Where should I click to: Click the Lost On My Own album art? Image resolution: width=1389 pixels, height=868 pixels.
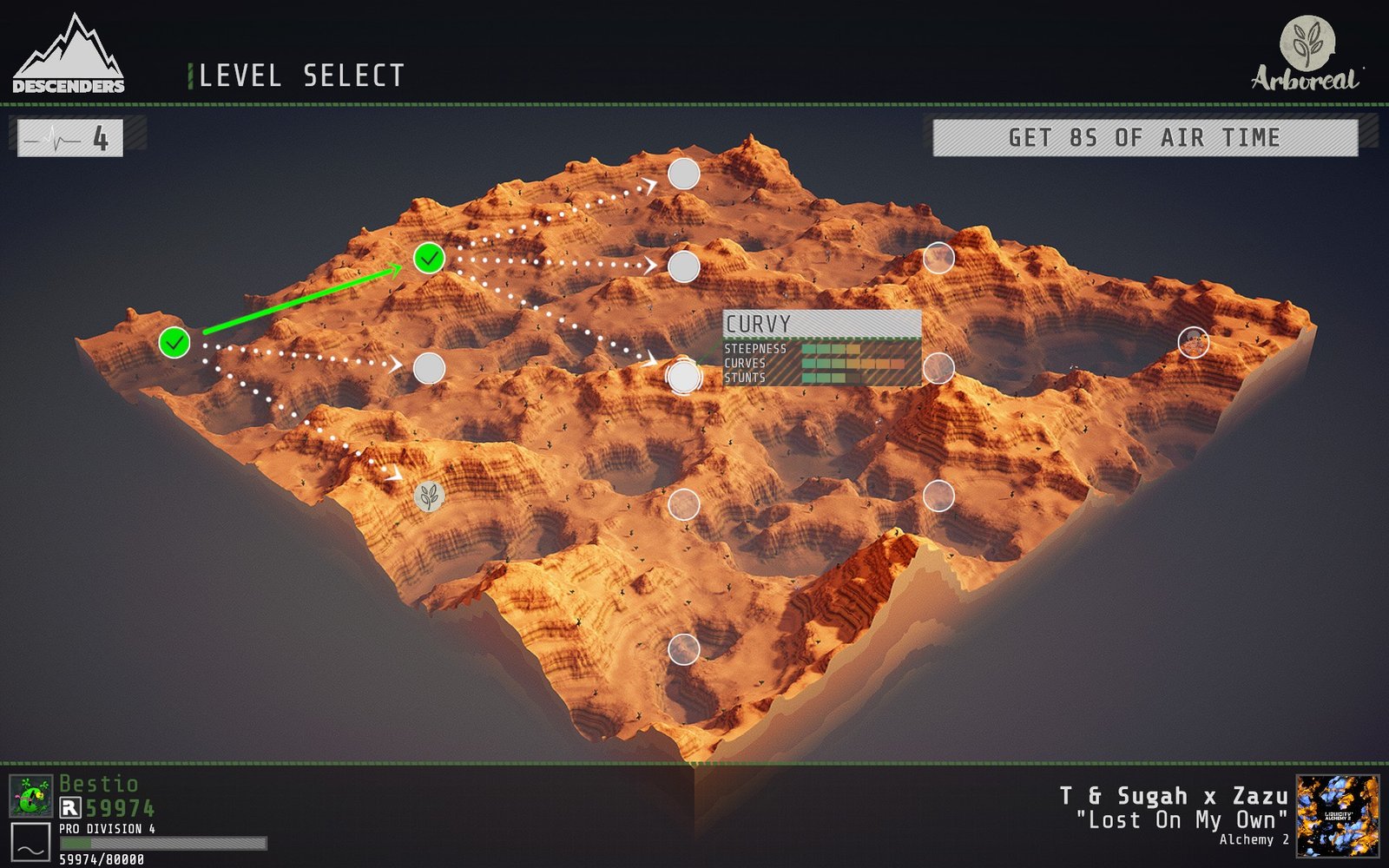(x=1337, y=816)
